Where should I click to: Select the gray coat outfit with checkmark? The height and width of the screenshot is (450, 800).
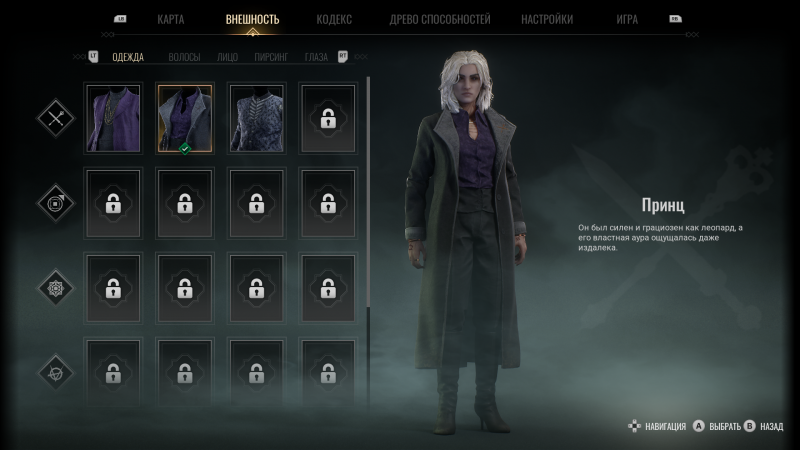click(184, 118)
